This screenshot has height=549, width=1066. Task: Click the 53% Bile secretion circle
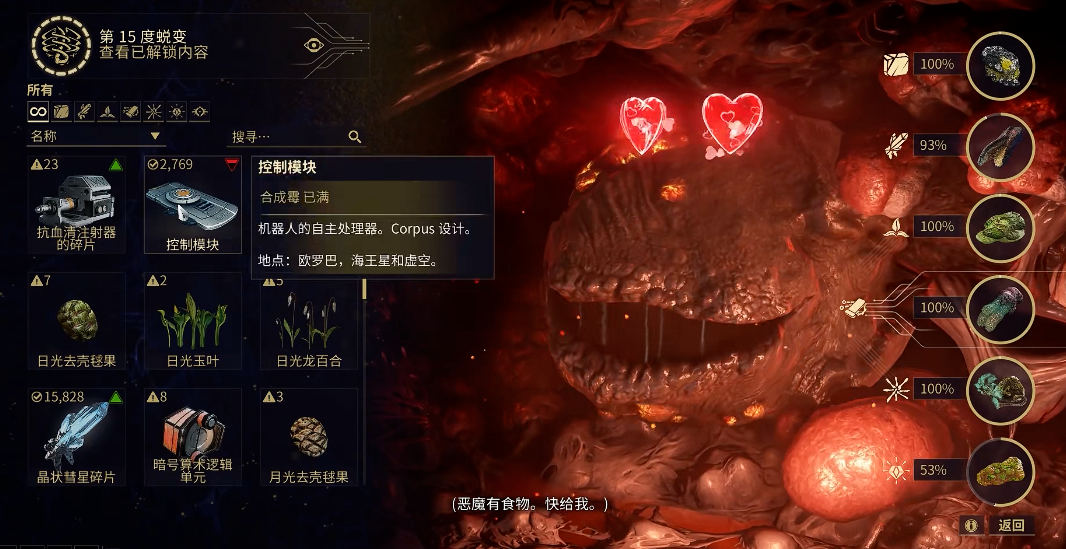point(1000,471)
